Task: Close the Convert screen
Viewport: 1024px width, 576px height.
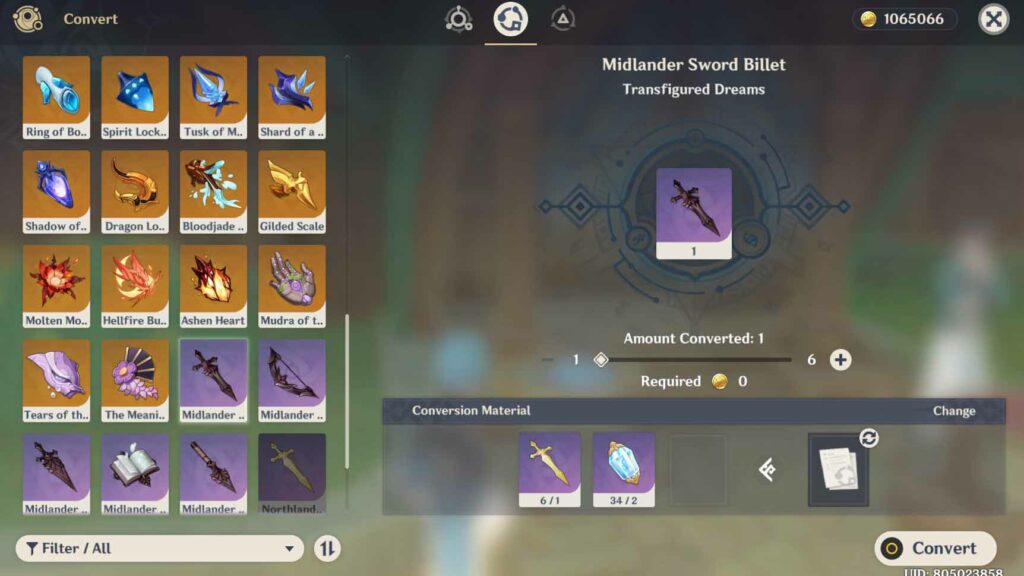Action: click(992, 19)
